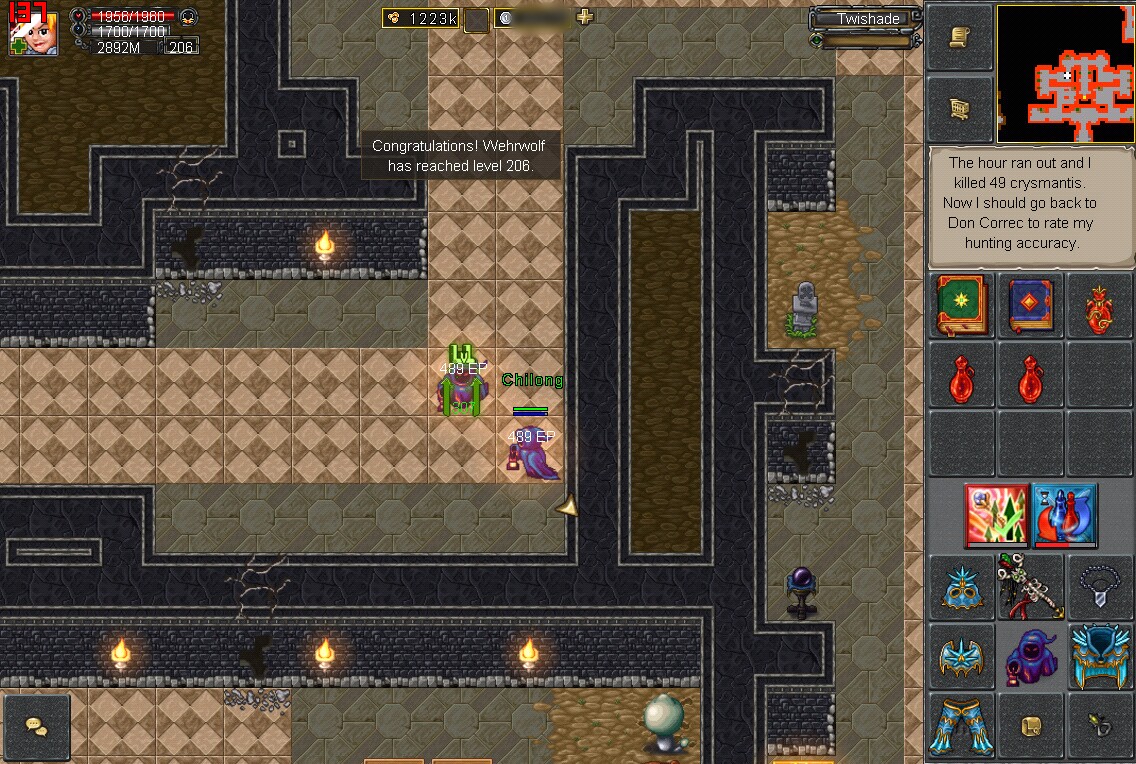Viewport: 1136px width, 764px height.
Task: Click the gold plus button to add currency
Action: coord(585,17)
